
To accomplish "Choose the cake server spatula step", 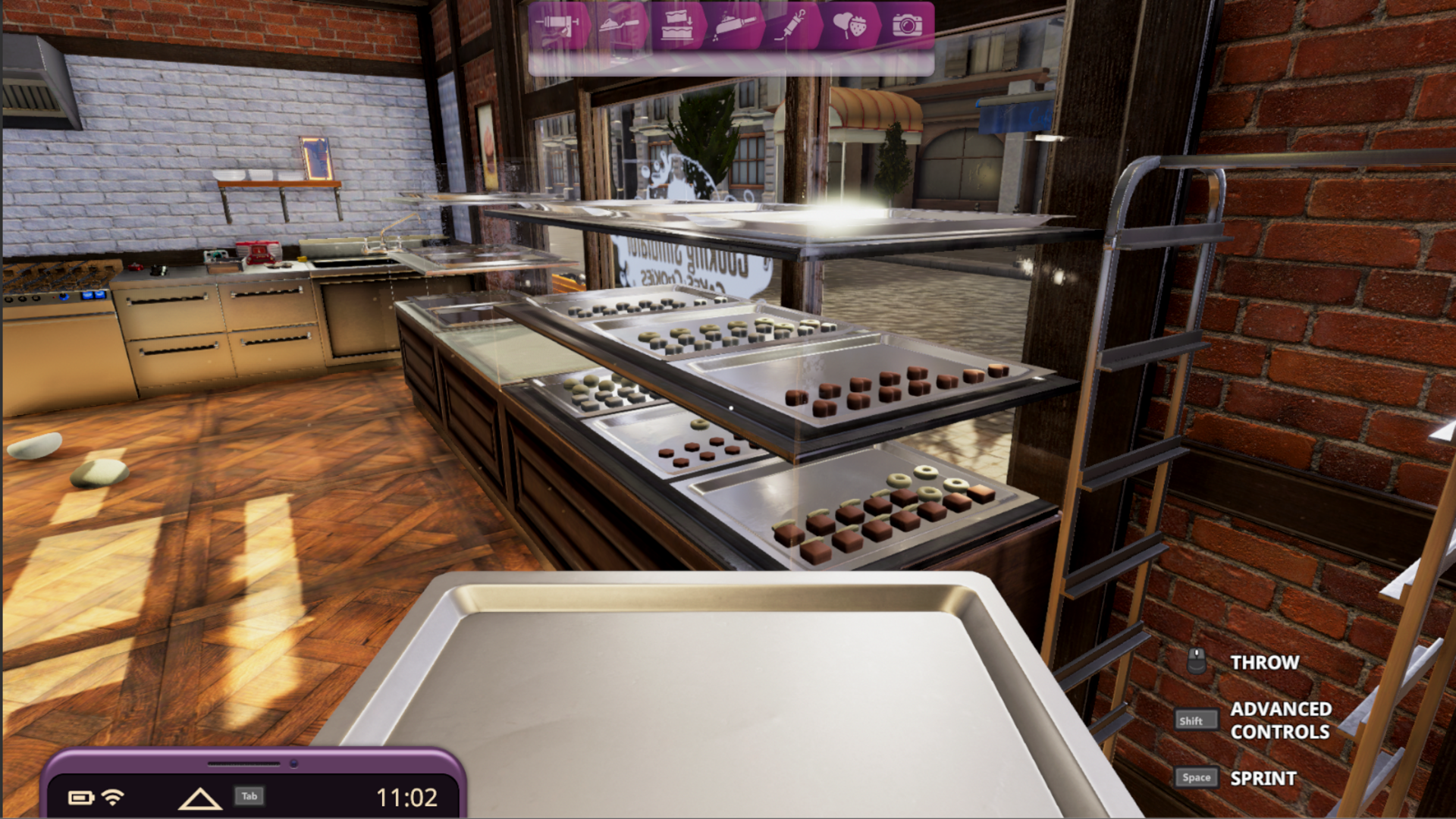I will (x=621, y=26).
